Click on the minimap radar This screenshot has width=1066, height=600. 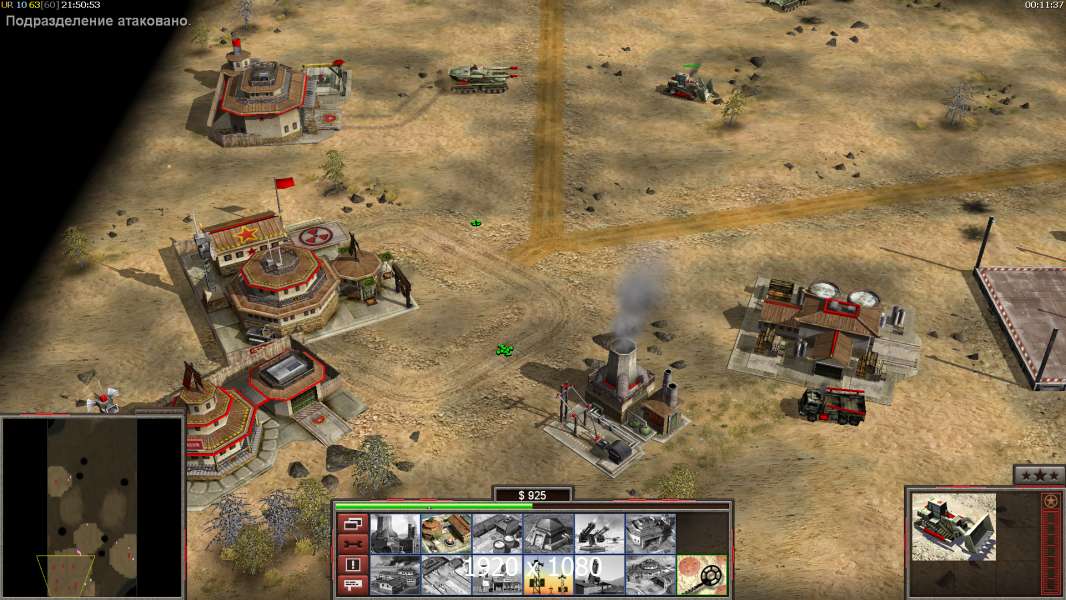coord(92,506)
